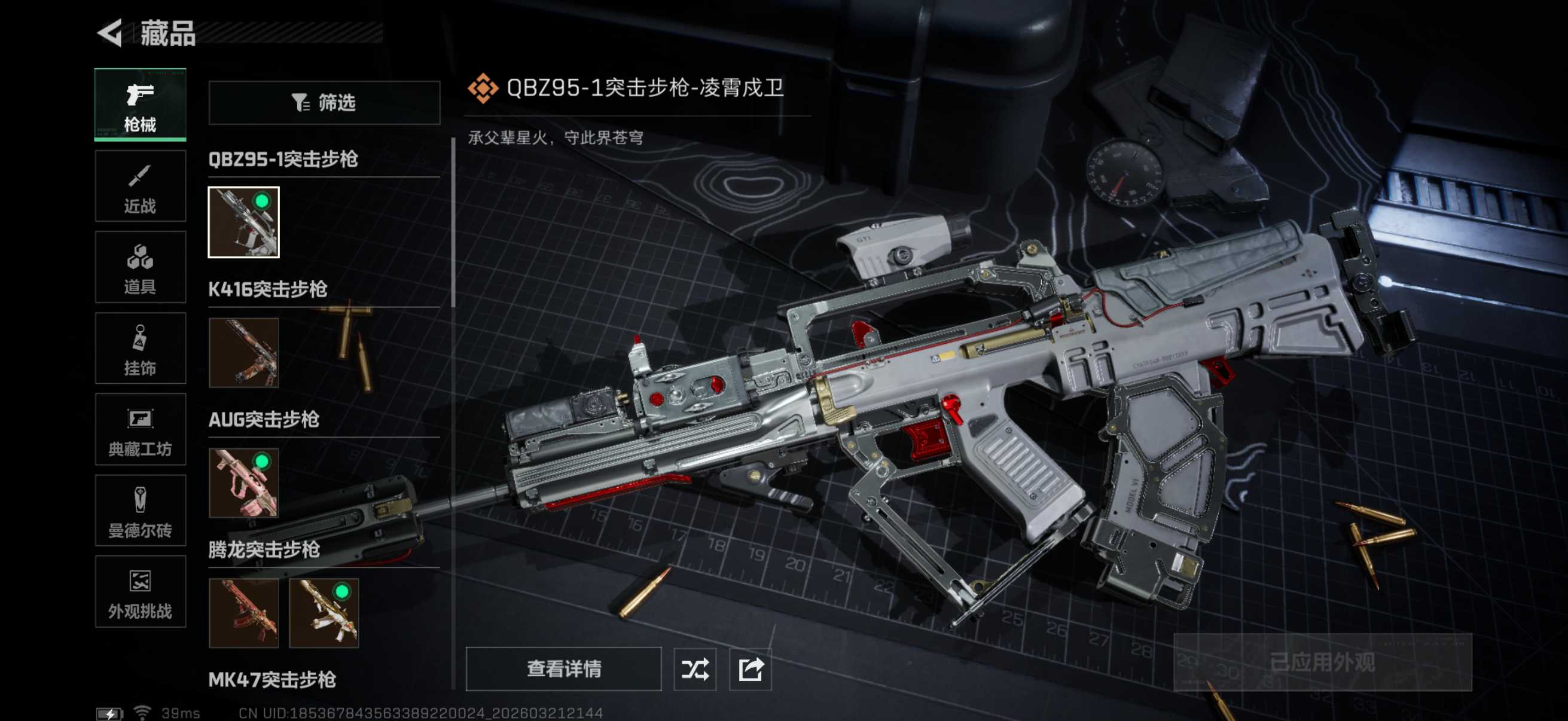Select the 道具 items tab
This screenshot has height=721, width=1568.
pos(140,267)
